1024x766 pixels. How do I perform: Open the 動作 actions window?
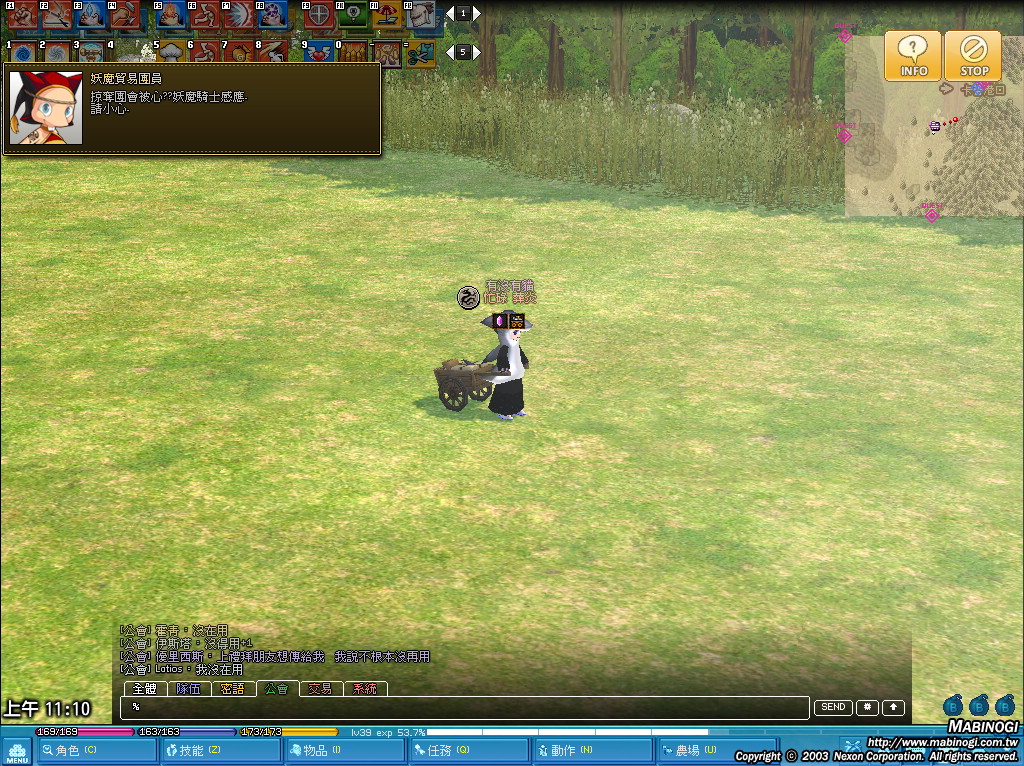(x=592, y=750)
